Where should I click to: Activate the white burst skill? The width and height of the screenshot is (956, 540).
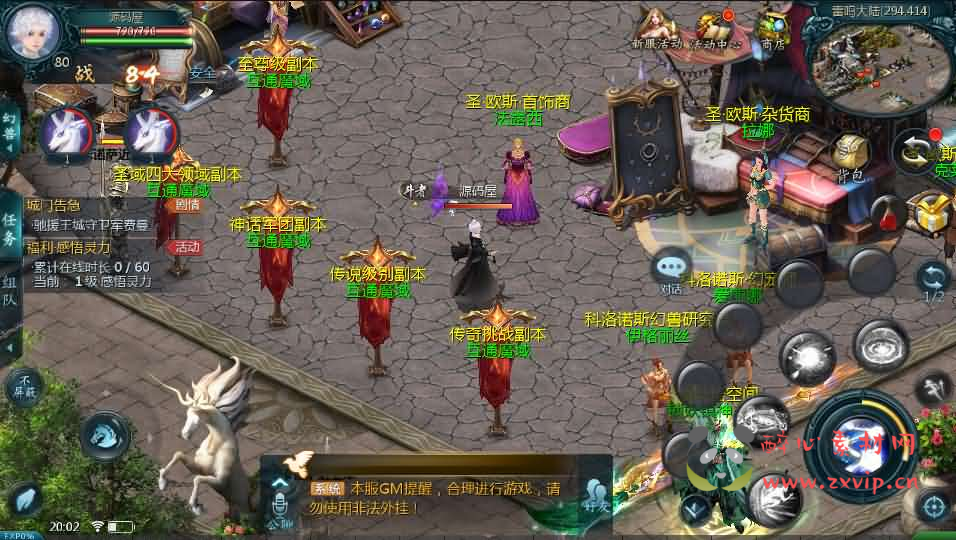[x=807, y=357]
